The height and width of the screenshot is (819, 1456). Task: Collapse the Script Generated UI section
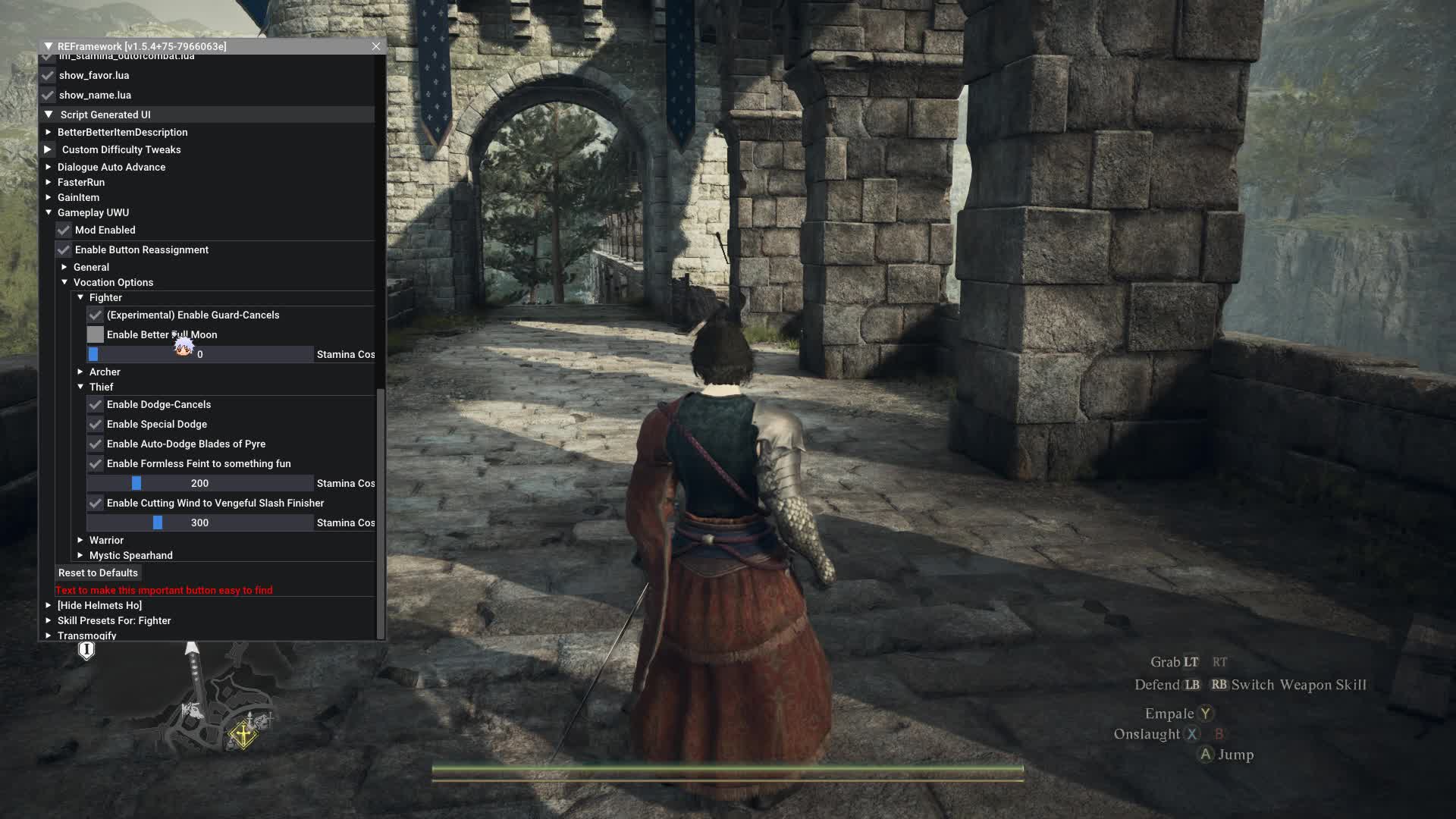pyautogui.click(x=49, y=115)
